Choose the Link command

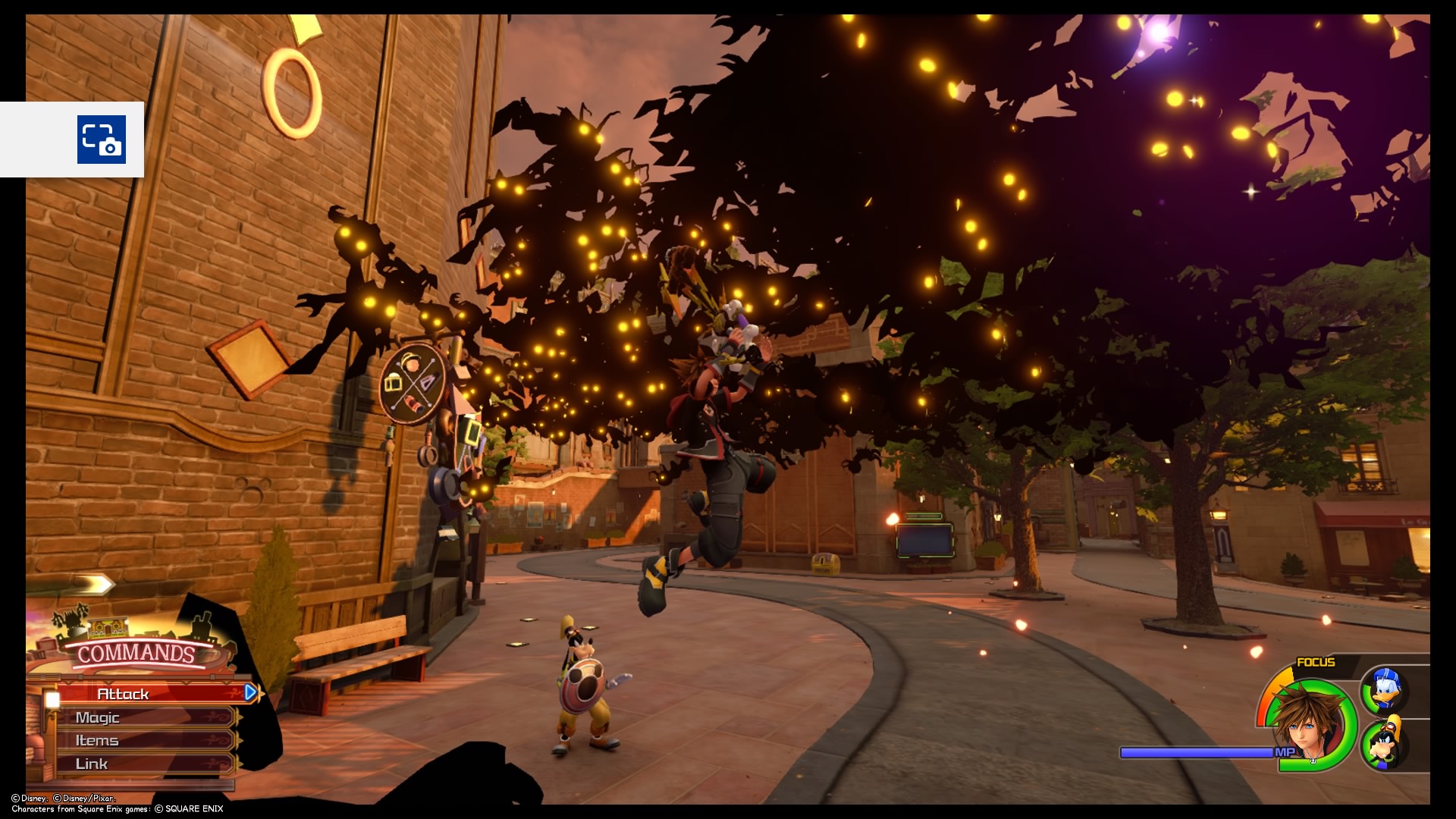coord(93,764)
